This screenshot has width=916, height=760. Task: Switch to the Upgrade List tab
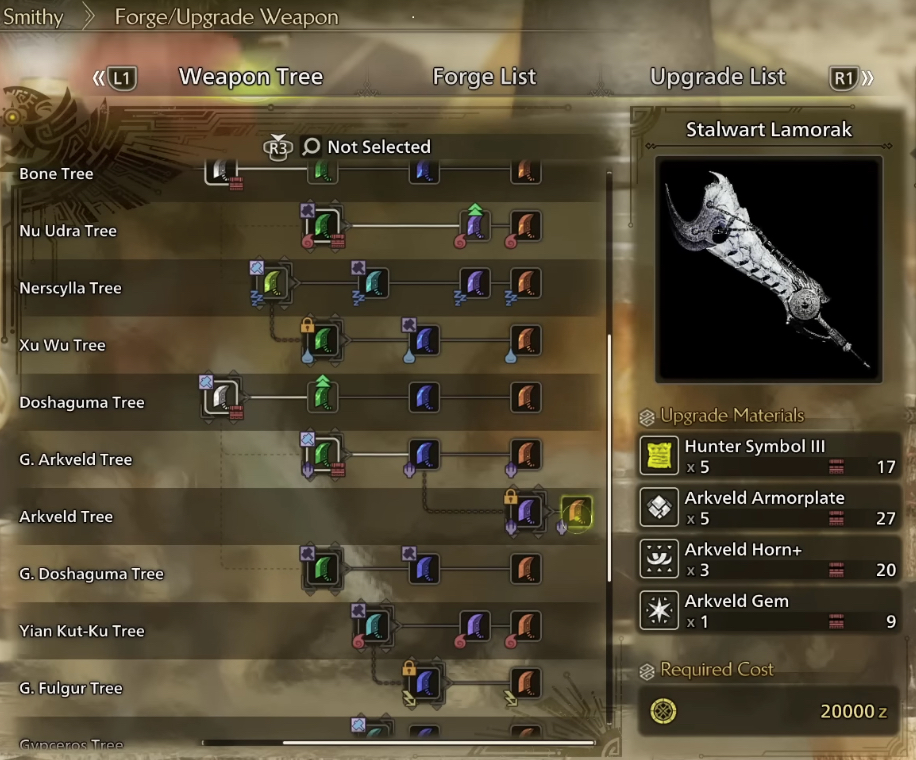pos(717,77)
